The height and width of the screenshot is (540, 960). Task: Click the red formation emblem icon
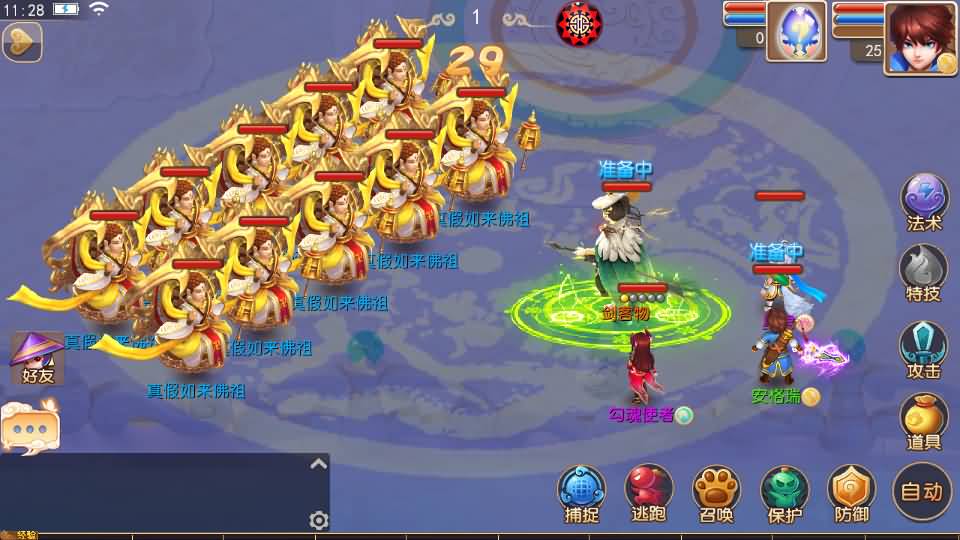click(x=578, y=22)
